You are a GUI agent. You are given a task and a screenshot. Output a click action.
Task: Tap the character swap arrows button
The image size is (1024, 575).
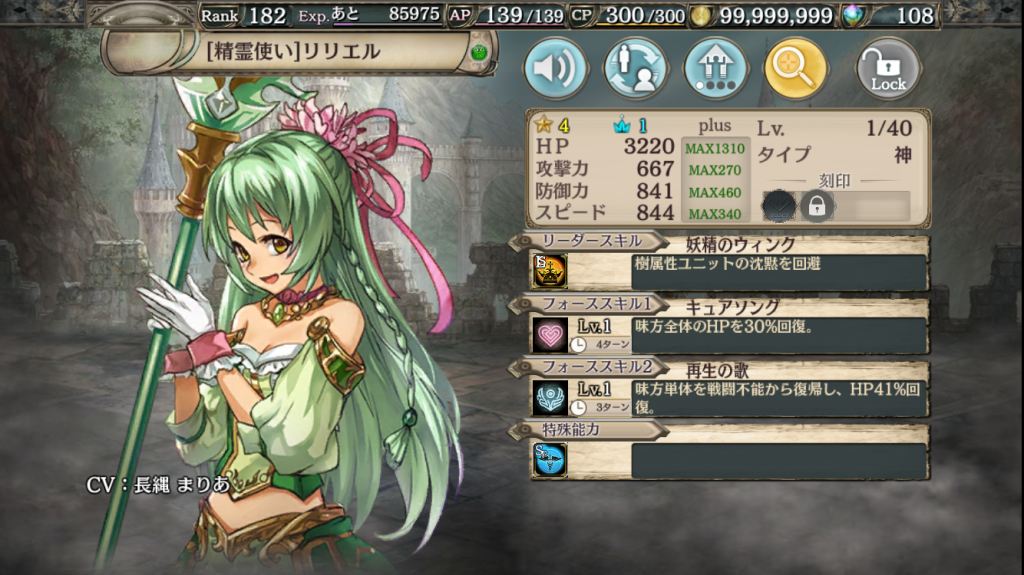636,69
